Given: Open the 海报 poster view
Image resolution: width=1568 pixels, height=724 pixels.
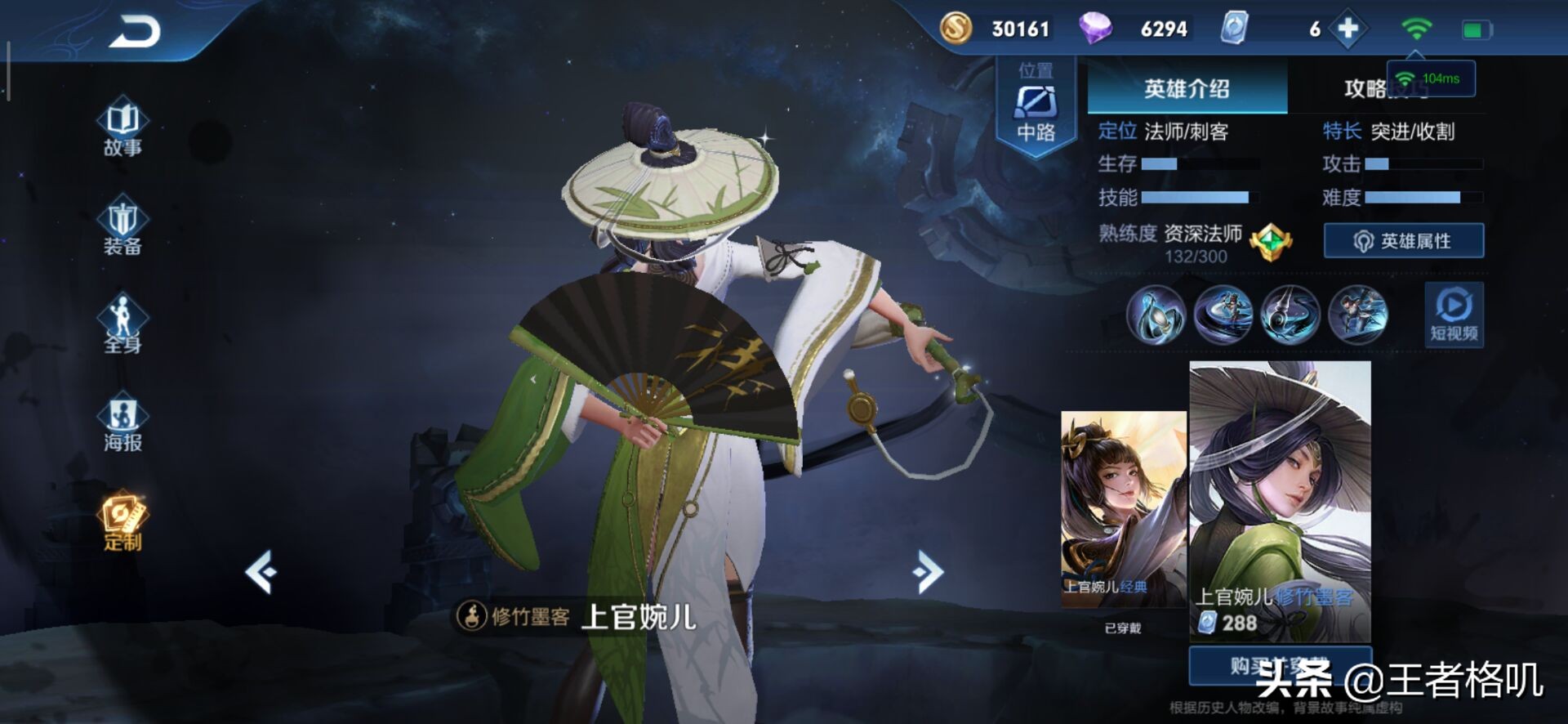Looking at the screenshot, I should 122,422.
